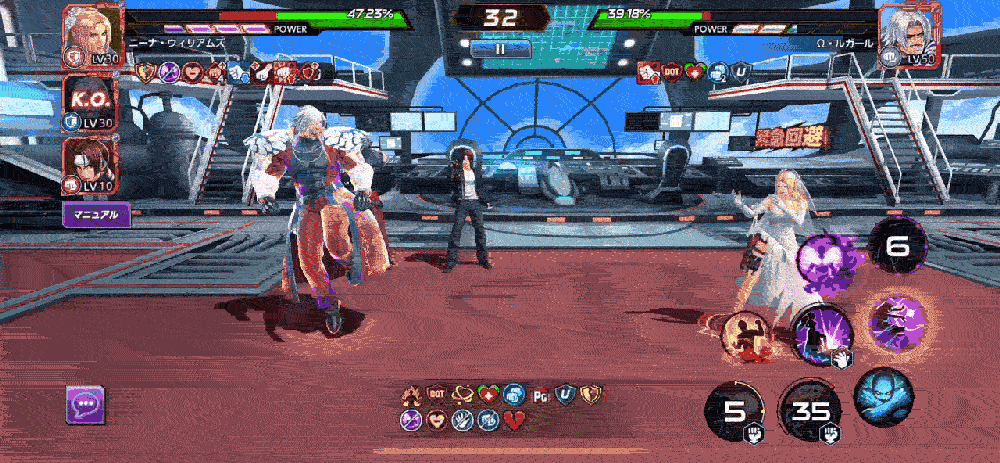This screenshot has height=463, width=1000.
Task: Tap the skill showing a 5 cooldown
Action: pyautogui.click(x=736, y=411)
